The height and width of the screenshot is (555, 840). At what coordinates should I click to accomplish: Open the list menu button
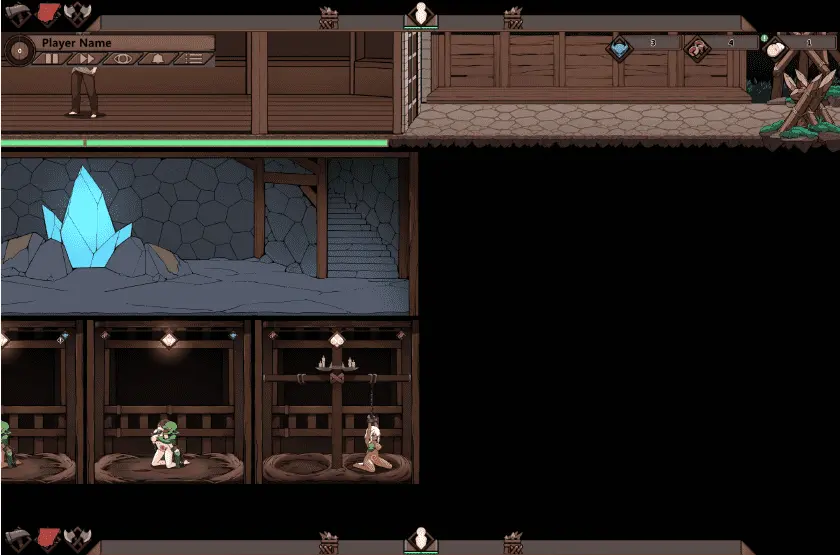pos(192,59)
